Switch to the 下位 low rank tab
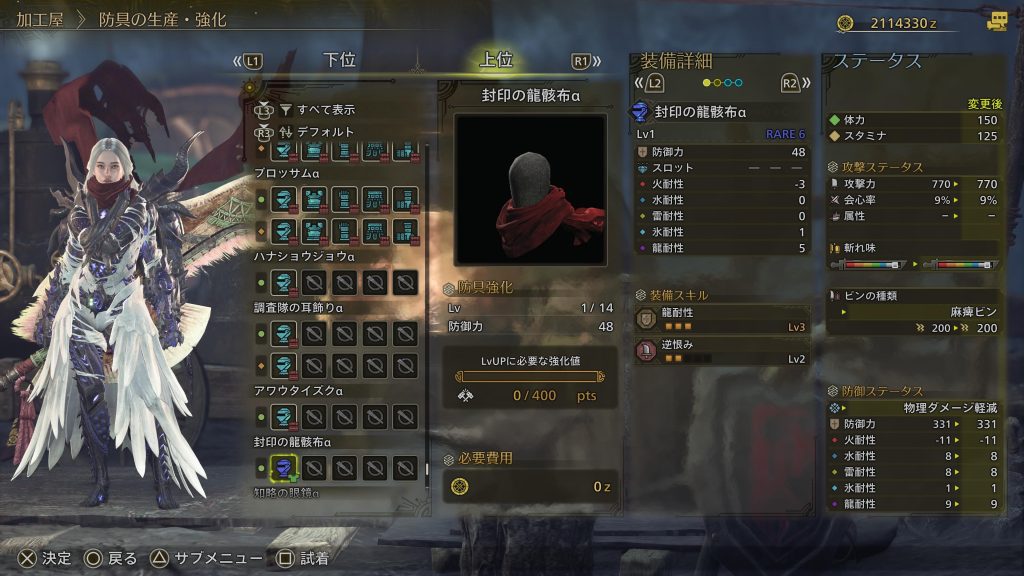Viewport: 1024px width, 576px height. [x=340, y=60]
